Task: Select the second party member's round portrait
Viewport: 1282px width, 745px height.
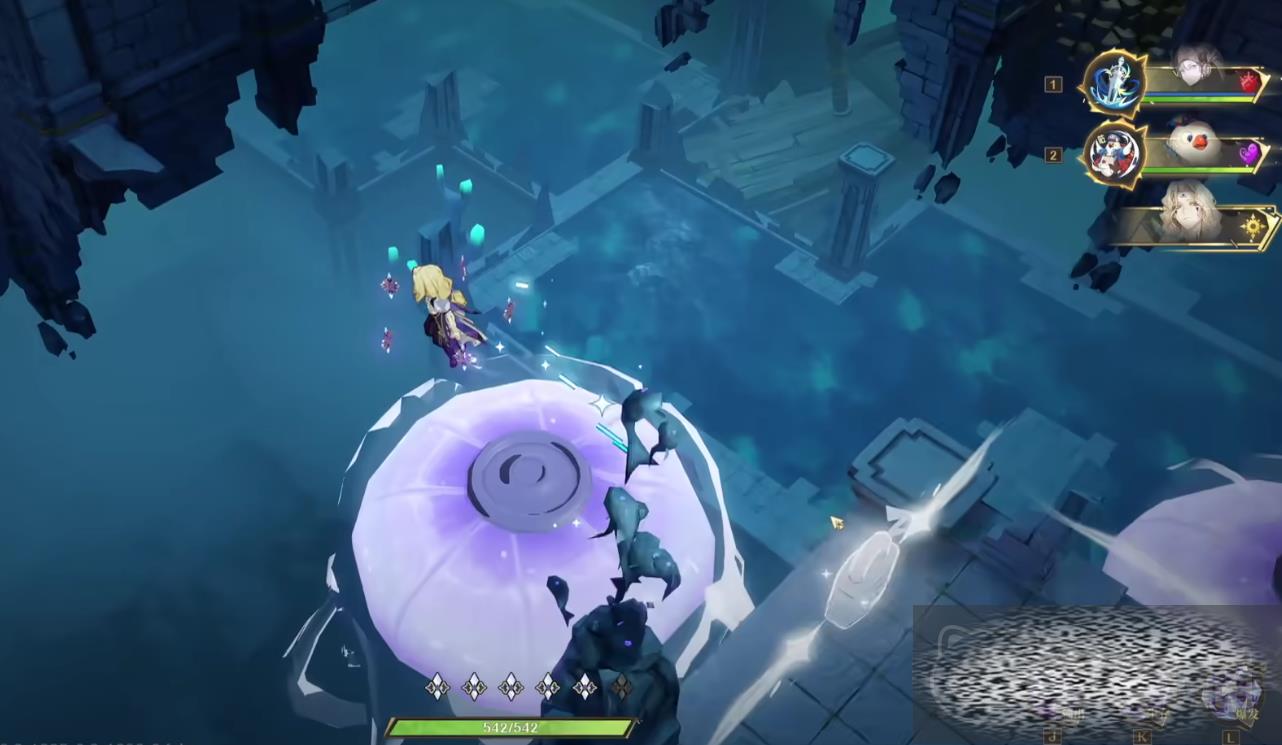Action: tap(1113, 155)
